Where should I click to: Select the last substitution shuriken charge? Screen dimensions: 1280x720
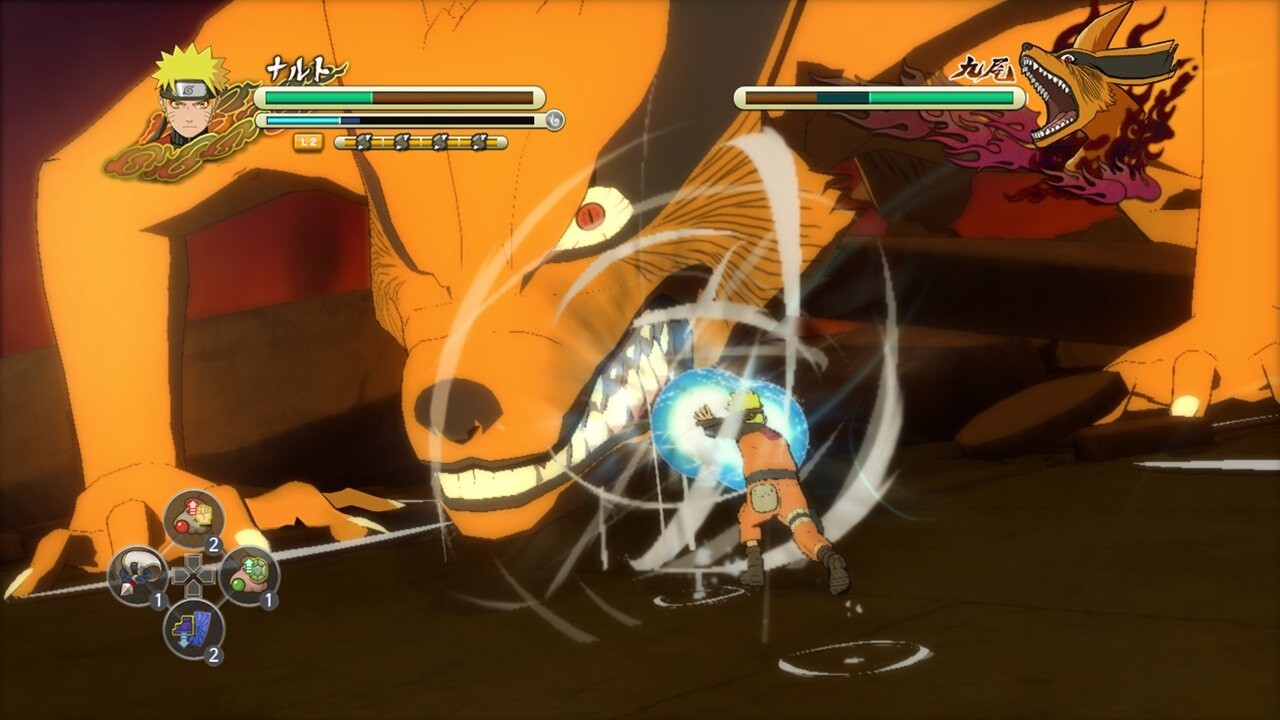click(x=478, y=141)
